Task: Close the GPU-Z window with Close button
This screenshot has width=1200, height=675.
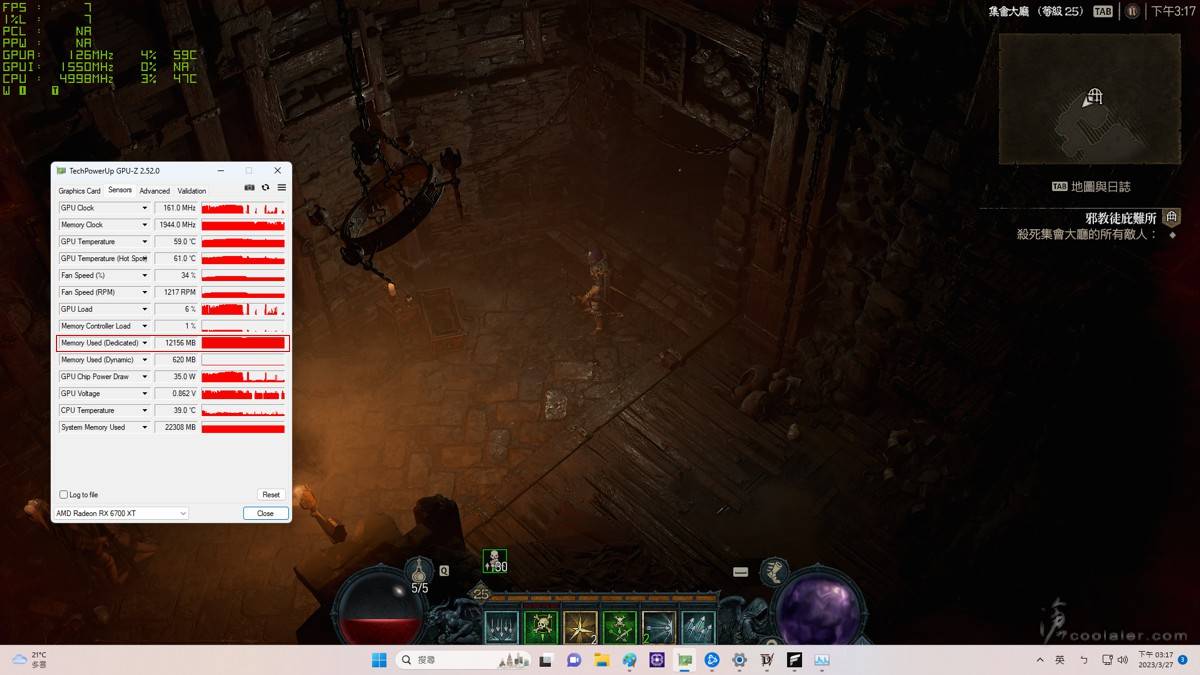Action: point(265,513)
